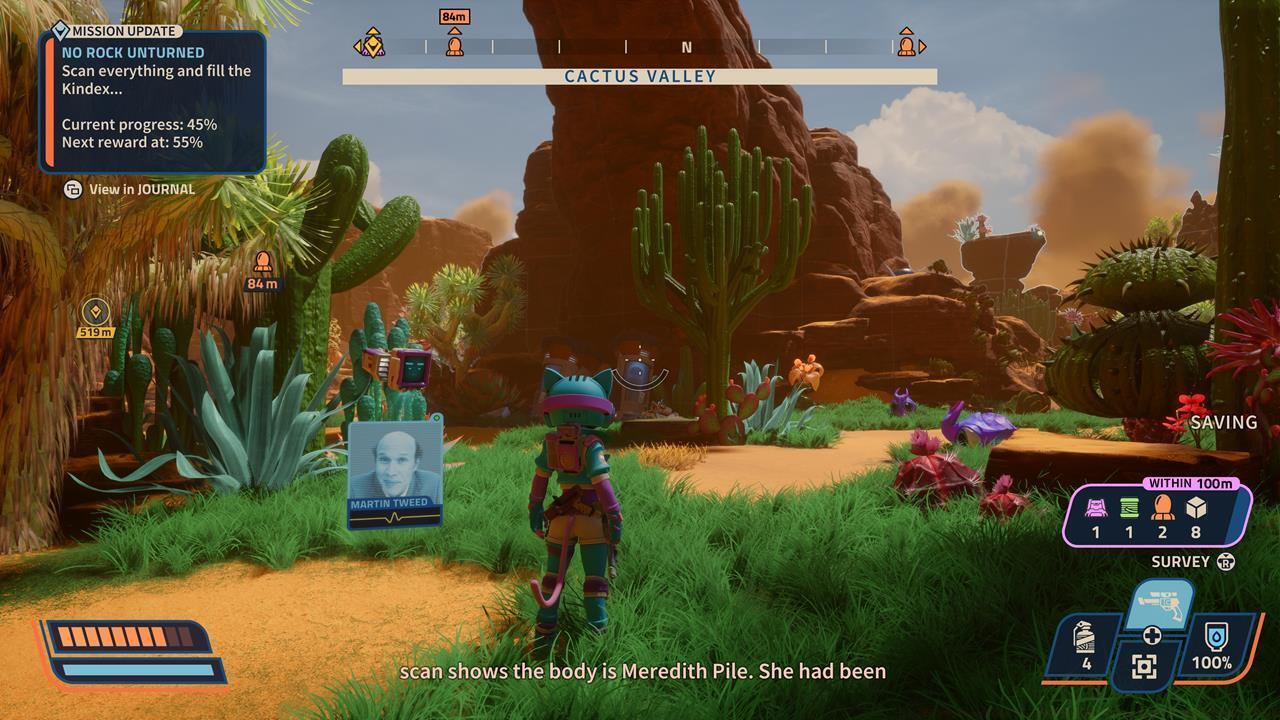Click the R button icon next to SURVEY
This screenshot has width=1280, height=720.
pyautogui.click(x=1226, y=560)
